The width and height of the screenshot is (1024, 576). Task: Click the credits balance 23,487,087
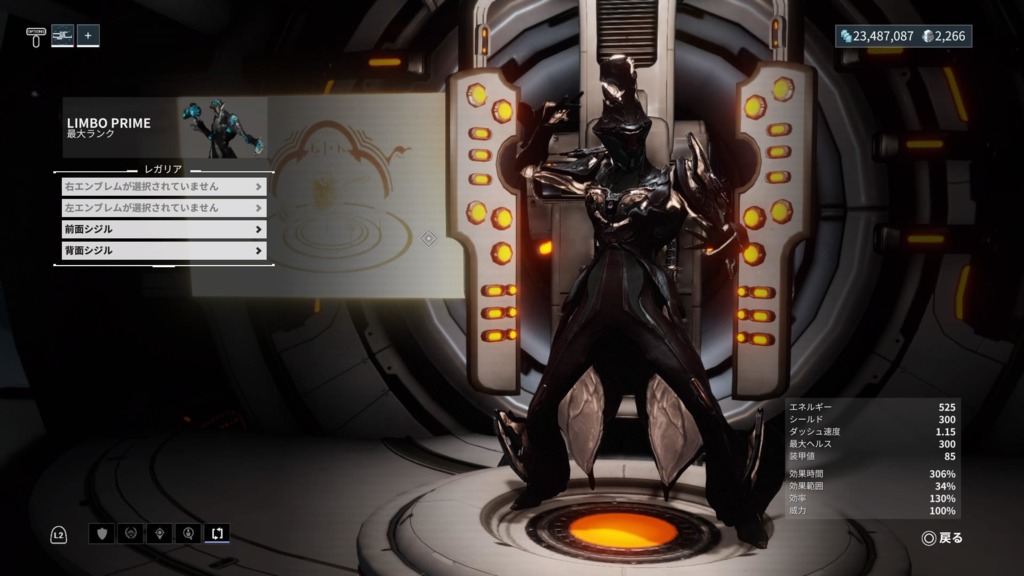(x=877, y=36)
